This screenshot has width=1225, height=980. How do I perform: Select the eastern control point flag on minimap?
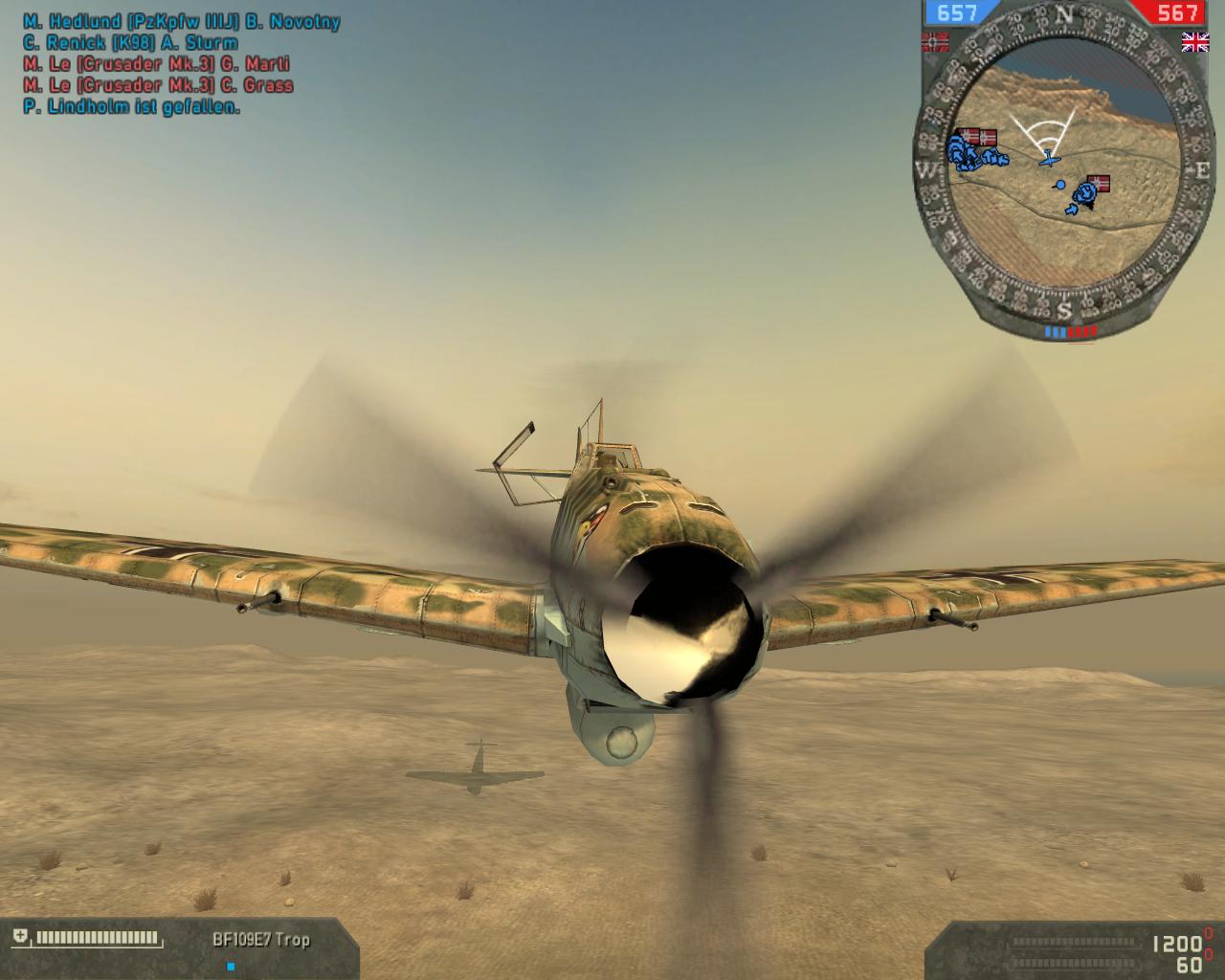point(1102,181)
